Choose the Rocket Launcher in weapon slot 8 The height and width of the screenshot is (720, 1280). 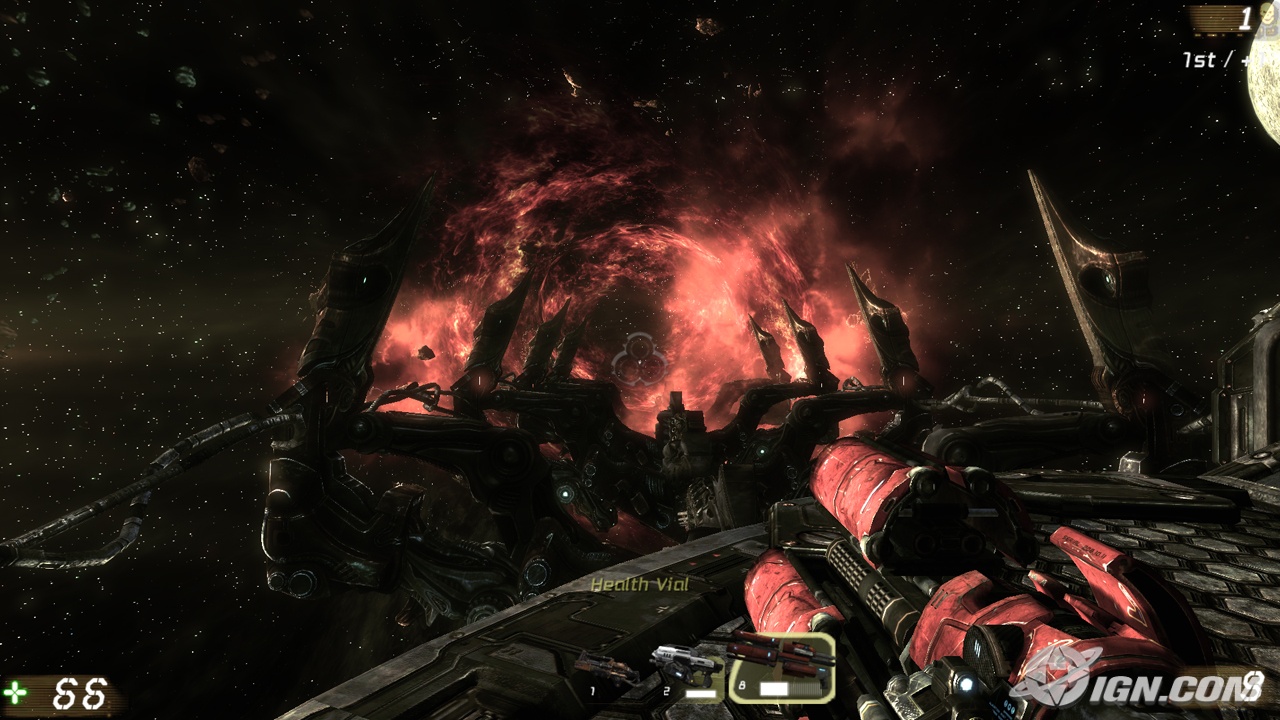780,666
